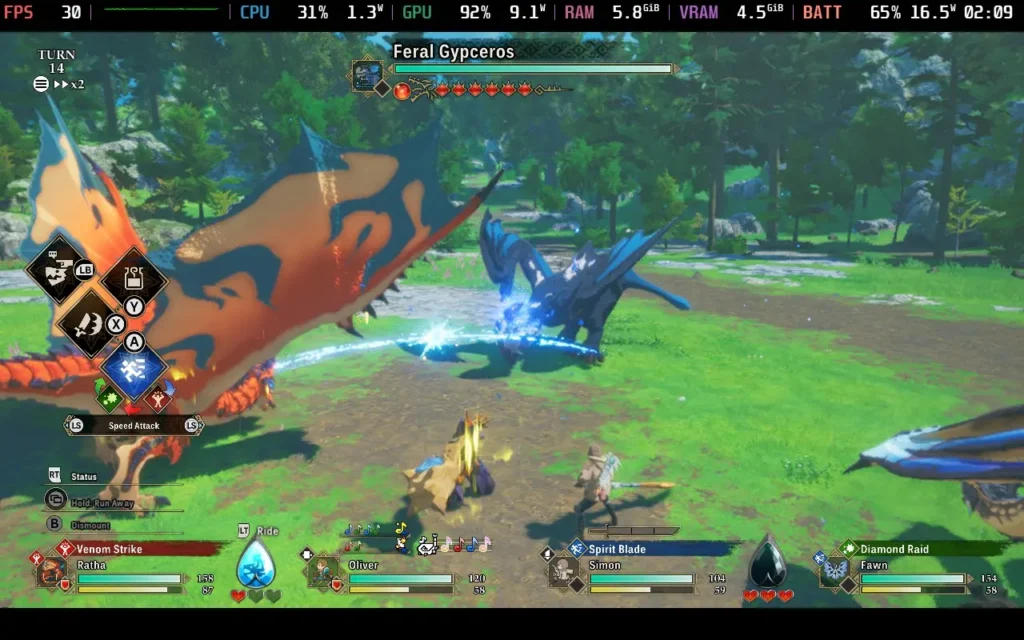
Task: Open the tactics speech-bubble command diamond
Action: click(x=58, y=270)
